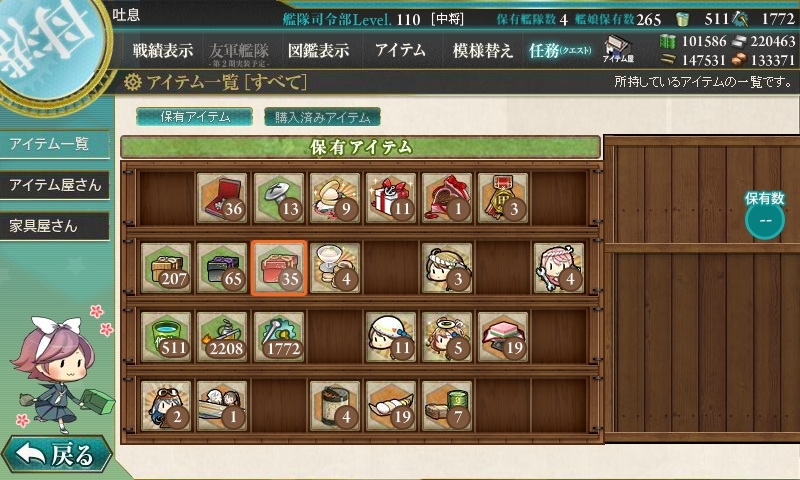Go to アイテム屋さん item shop
800x480 pixels.
(55, 185)
